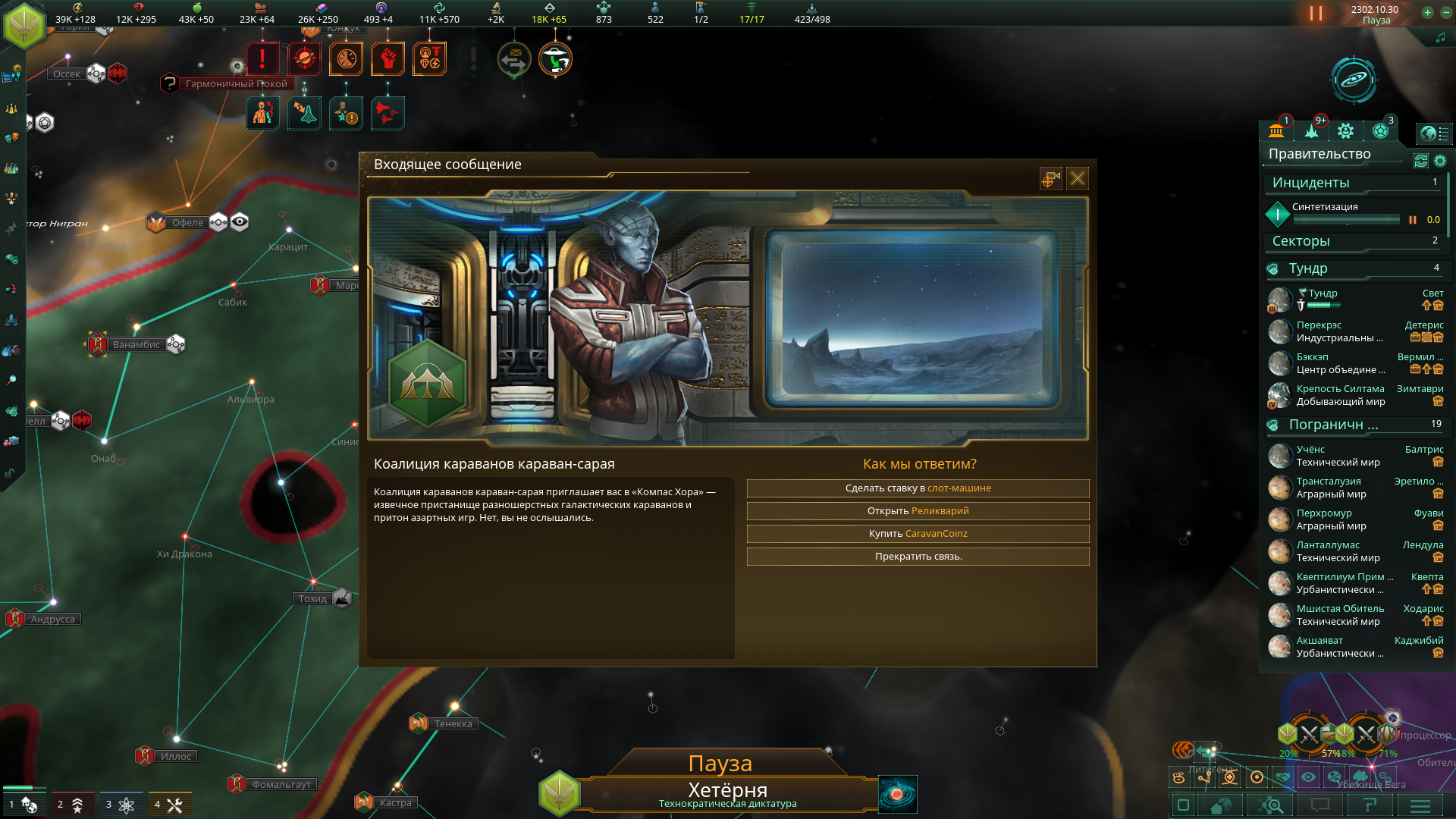
Task: Close the incoming message window
Action: [x=1077, y=179]
